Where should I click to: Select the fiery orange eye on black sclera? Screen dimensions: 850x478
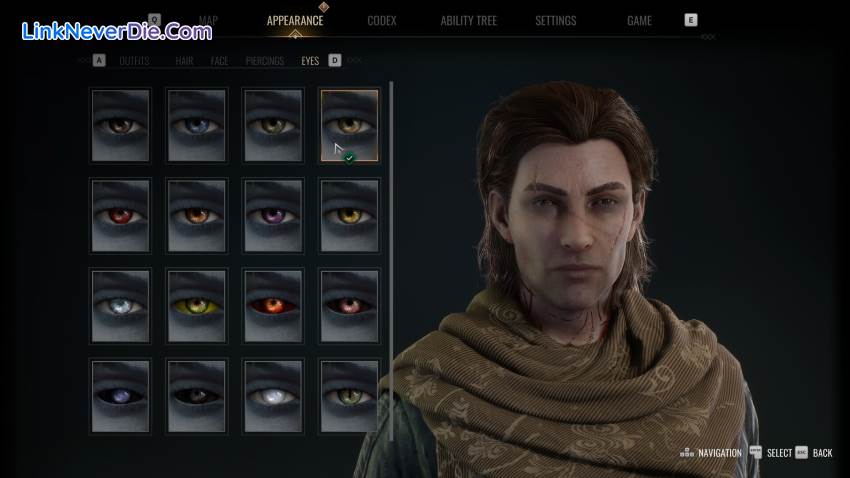pyautogui.click(x=273, y=305)
